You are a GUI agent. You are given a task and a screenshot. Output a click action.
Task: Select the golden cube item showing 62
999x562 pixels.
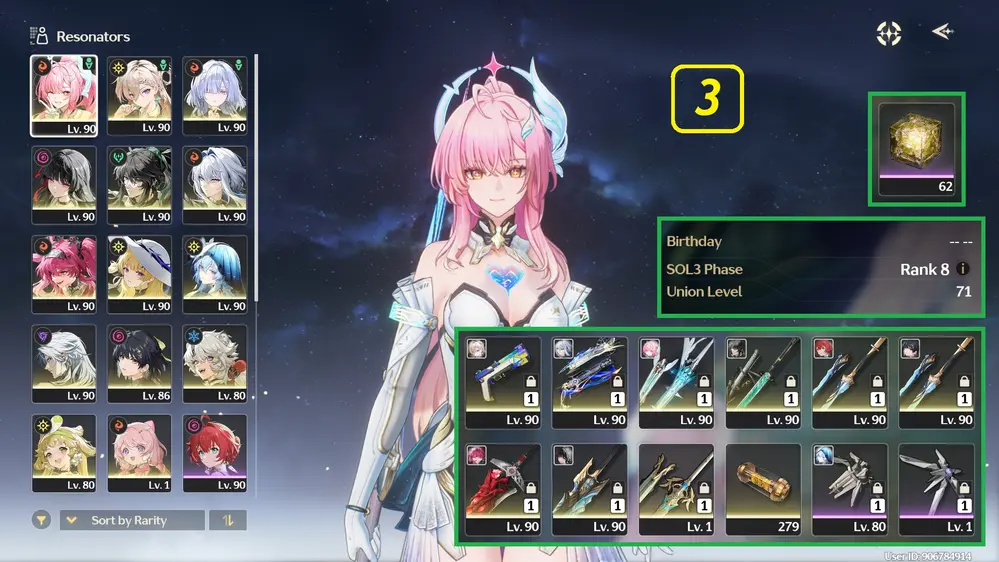917,149
